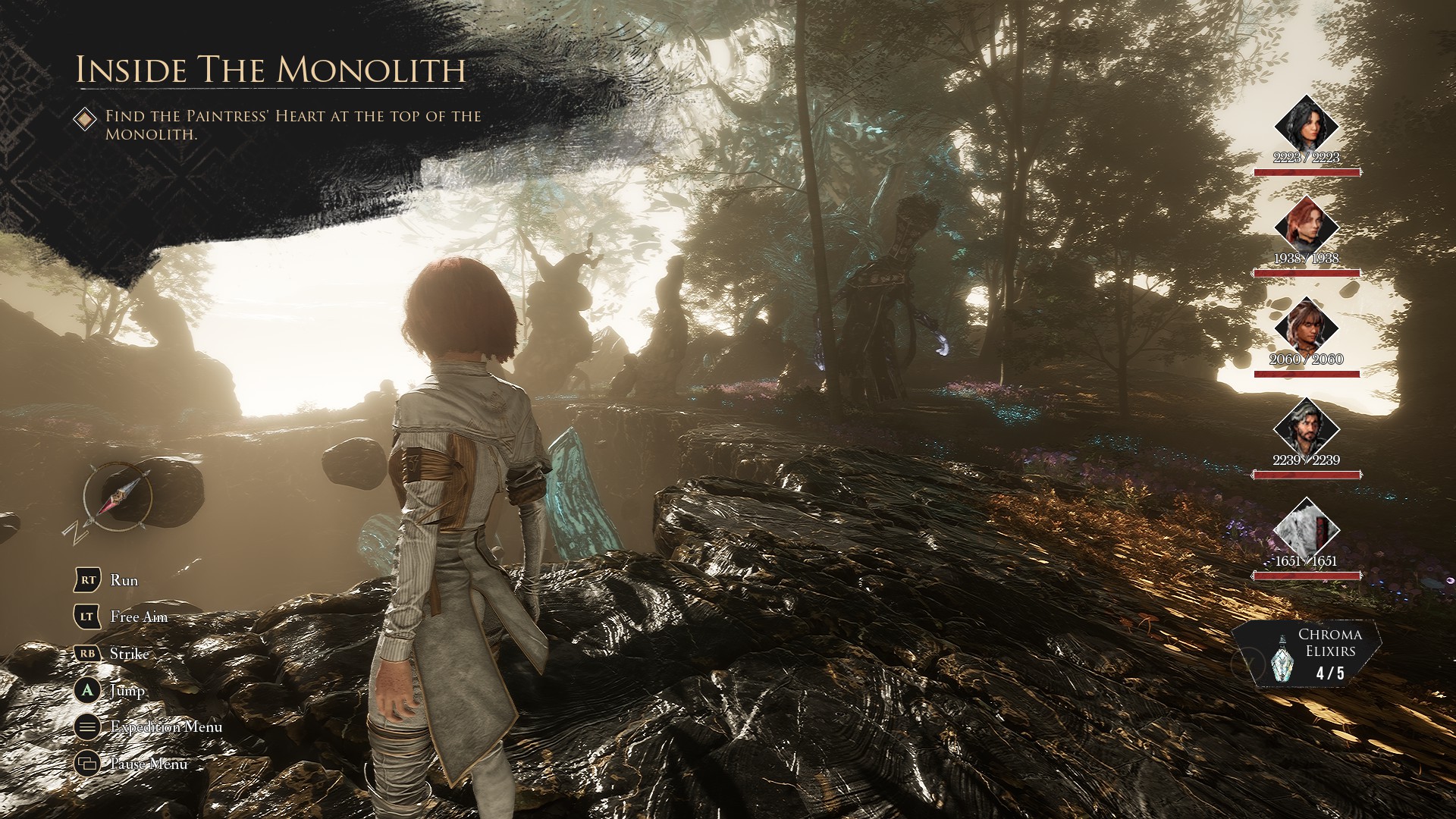Choose the brown-haired woman's party portrait

click(x=1306, y=325)
